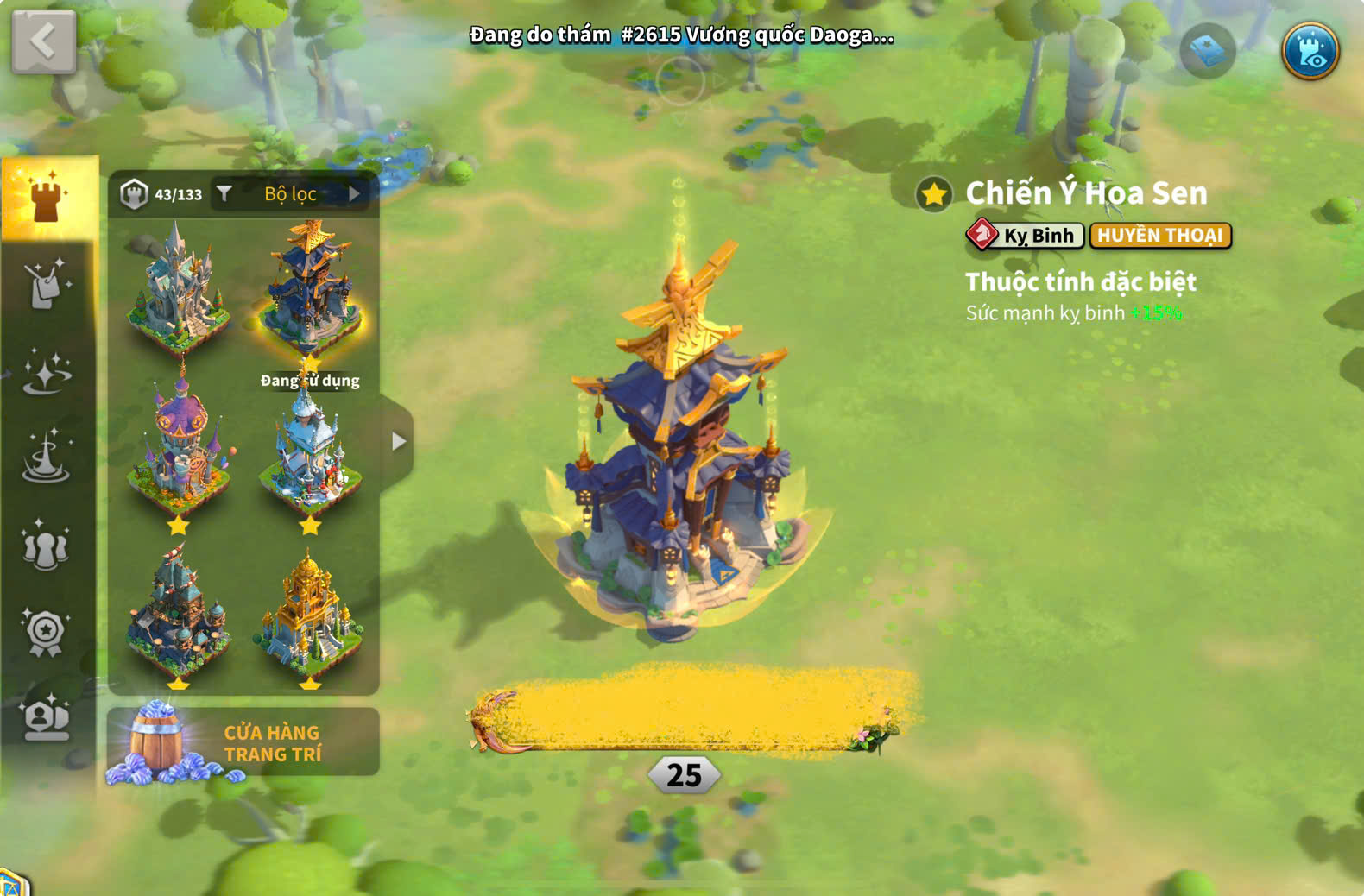Open Cửa Hàng Trang Trí decoration shop
Image resolution: width=1364 pixels, height=896 pixels.
pyautogui.click(x=243, y=742)
